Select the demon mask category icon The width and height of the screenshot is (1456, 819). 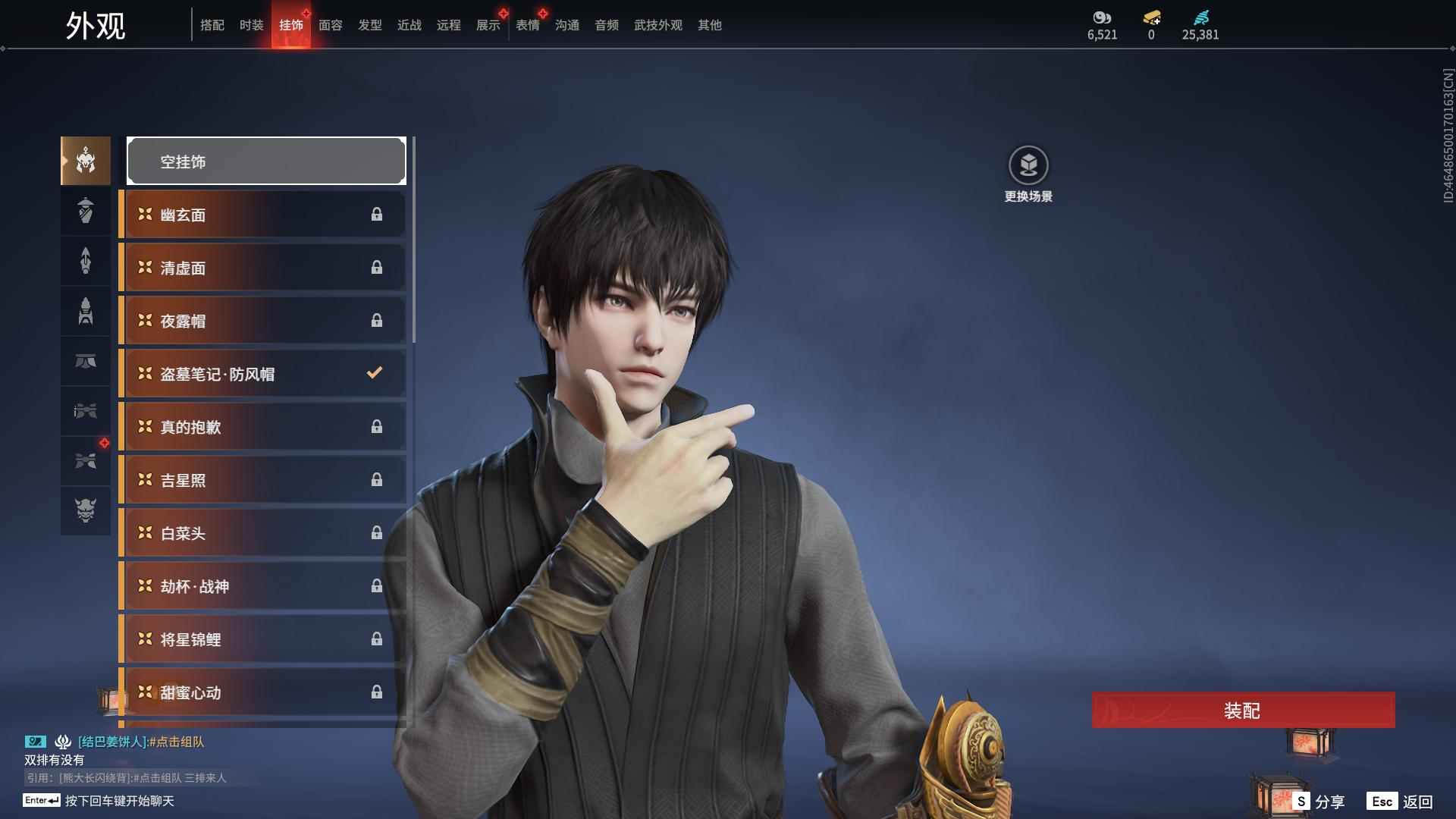click(86, 510)
